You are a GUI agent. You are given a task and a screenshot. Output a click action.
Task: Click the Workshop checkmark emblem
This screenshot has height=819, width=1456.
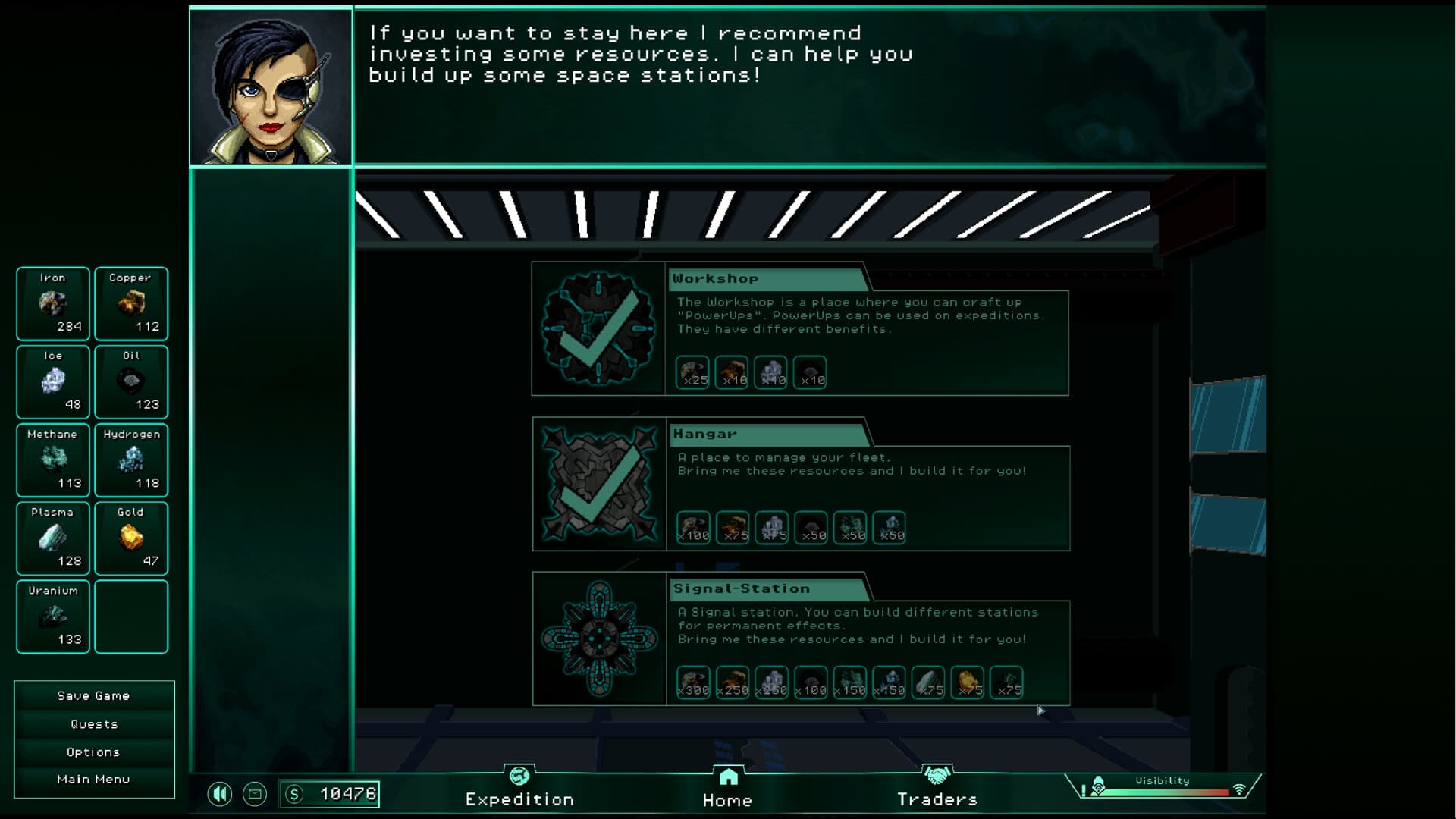click(599, 328)
